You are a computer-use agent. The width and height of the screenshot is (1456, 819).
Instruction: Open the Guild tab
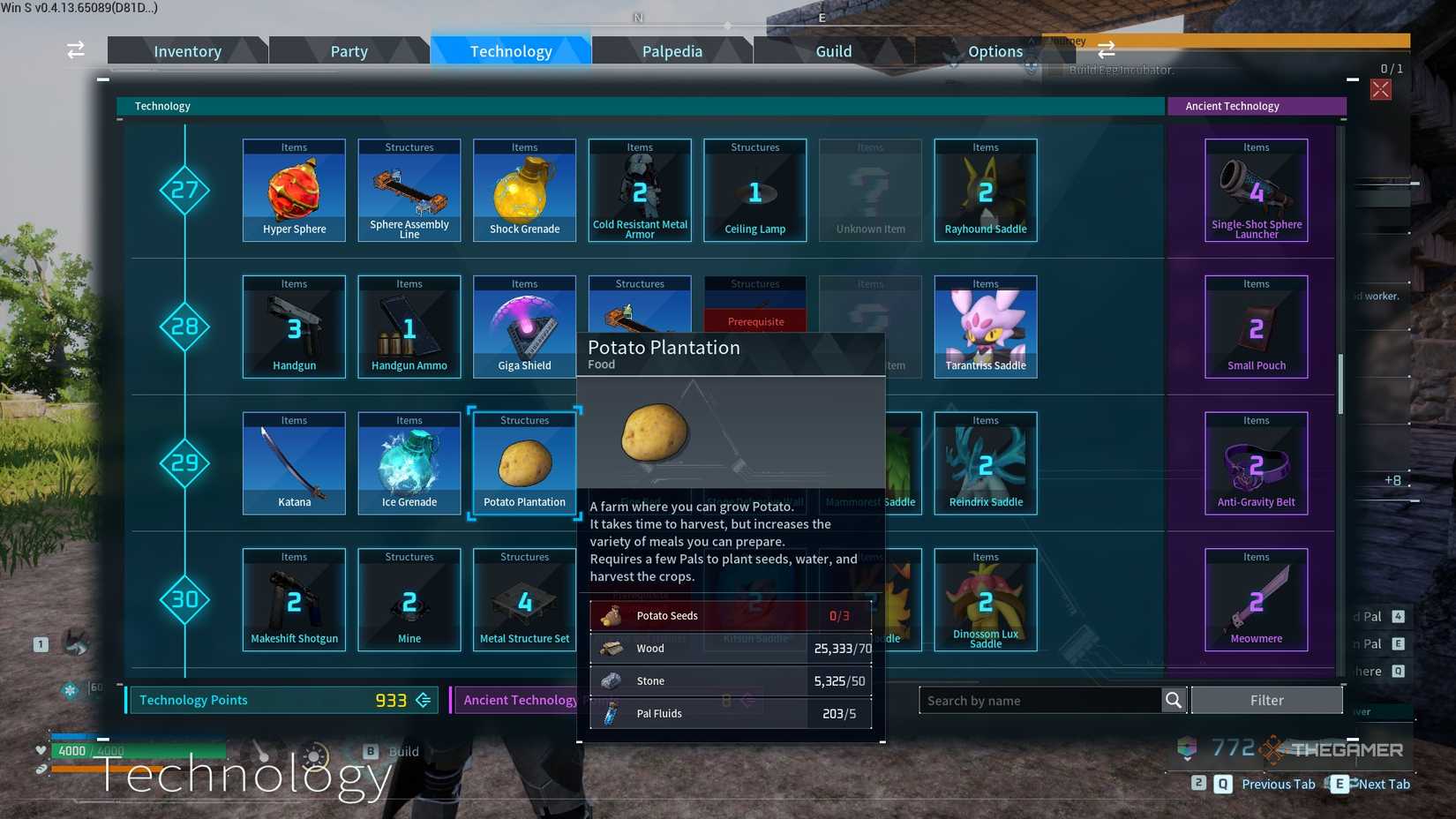(833, 50)
